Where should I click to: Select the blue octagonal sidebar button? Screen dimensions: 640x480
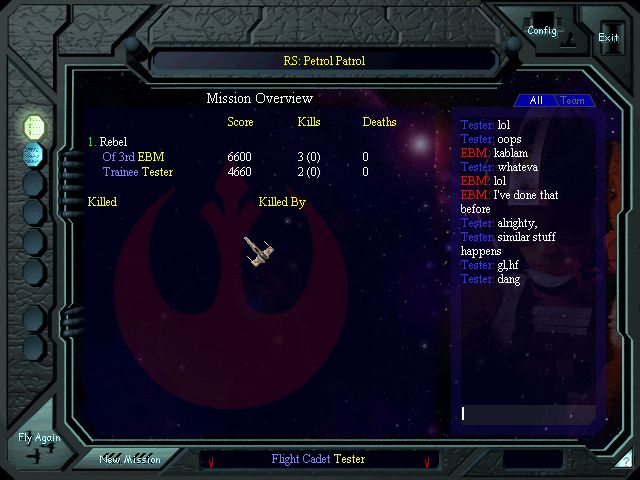pyautogui.click(x=34, y=154)
